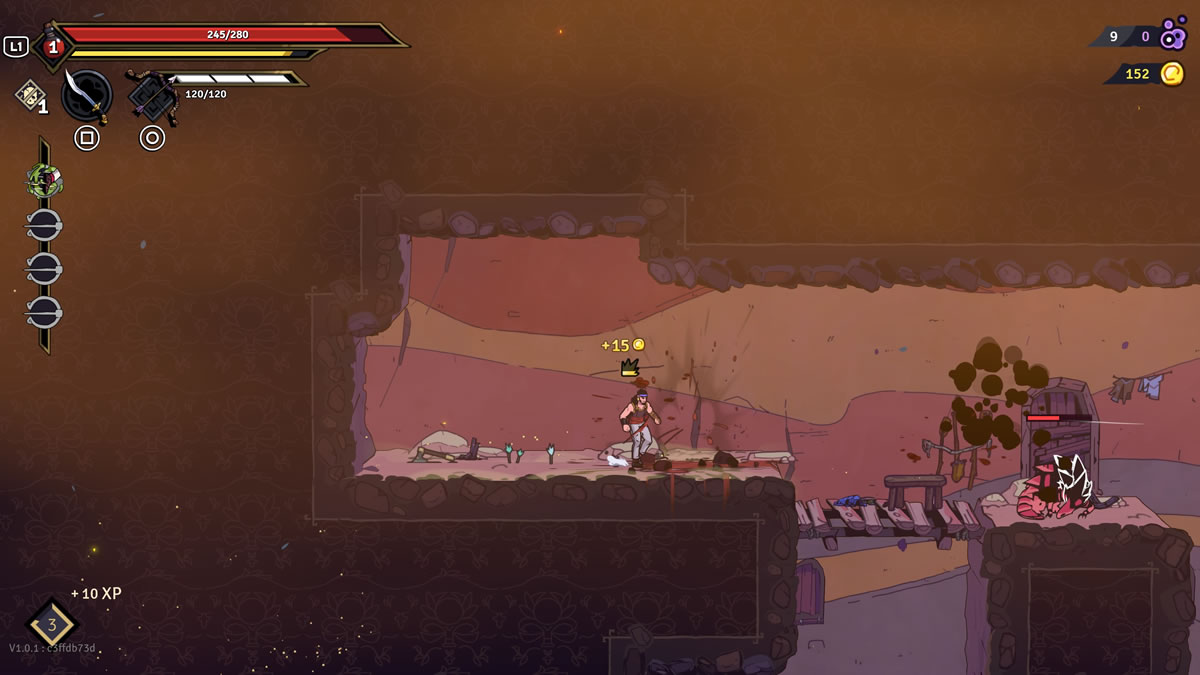Image resolution: width=1200 pixels, height=675 pixels.
Task: Open the level 3 diamond badge
Action: pos(52,625)
